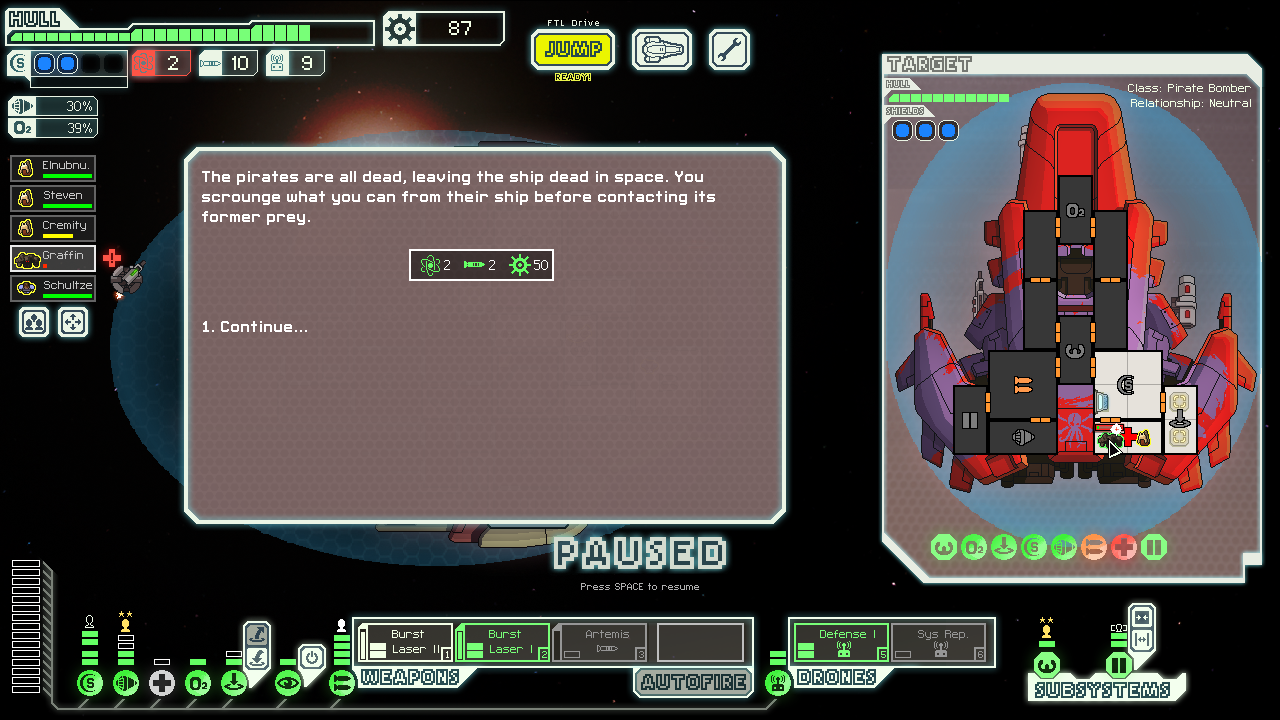Select crew member Schultze

point(53,288)
